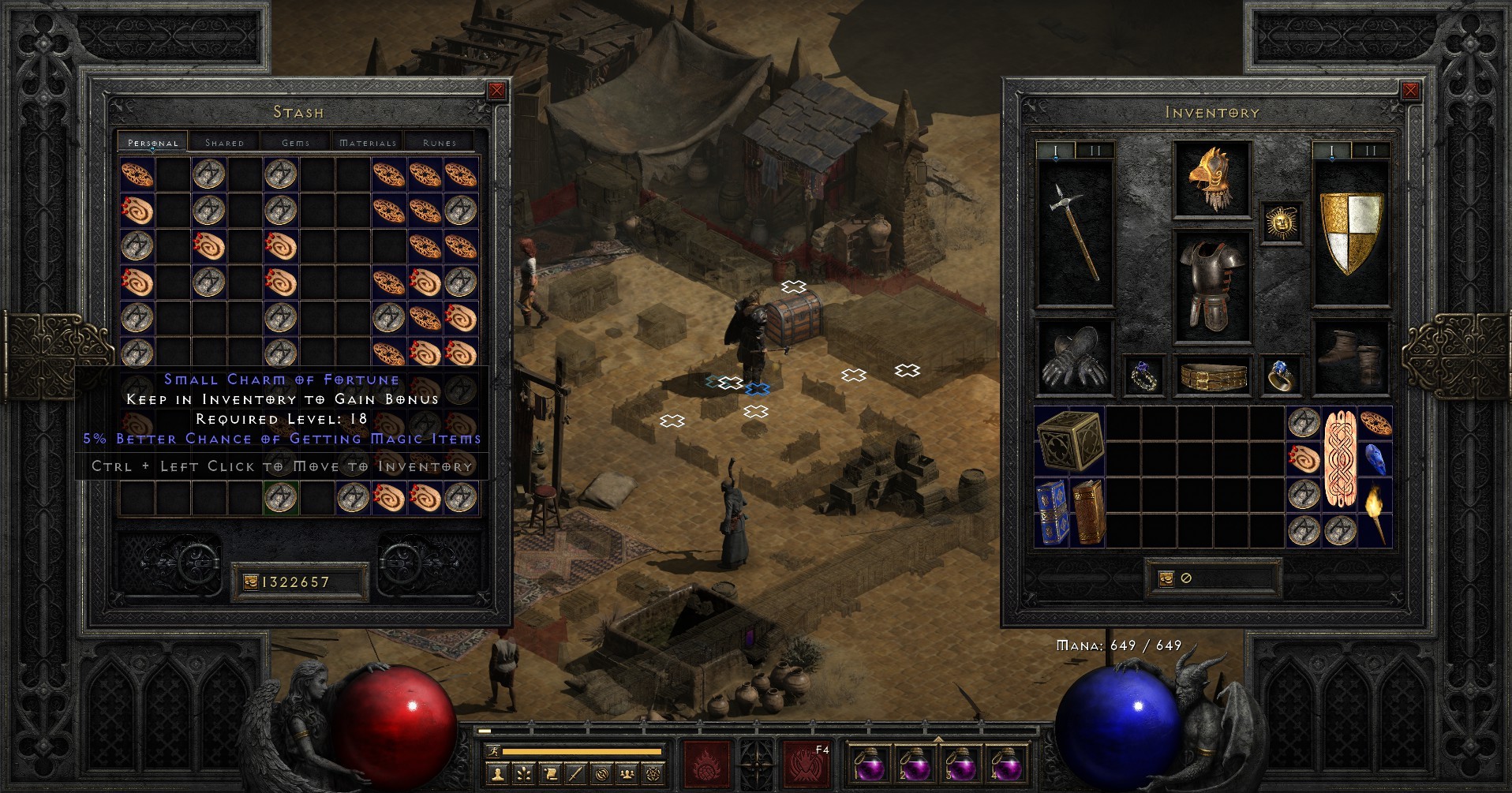Open the Quest Log scroll icon

click(550, 774)
